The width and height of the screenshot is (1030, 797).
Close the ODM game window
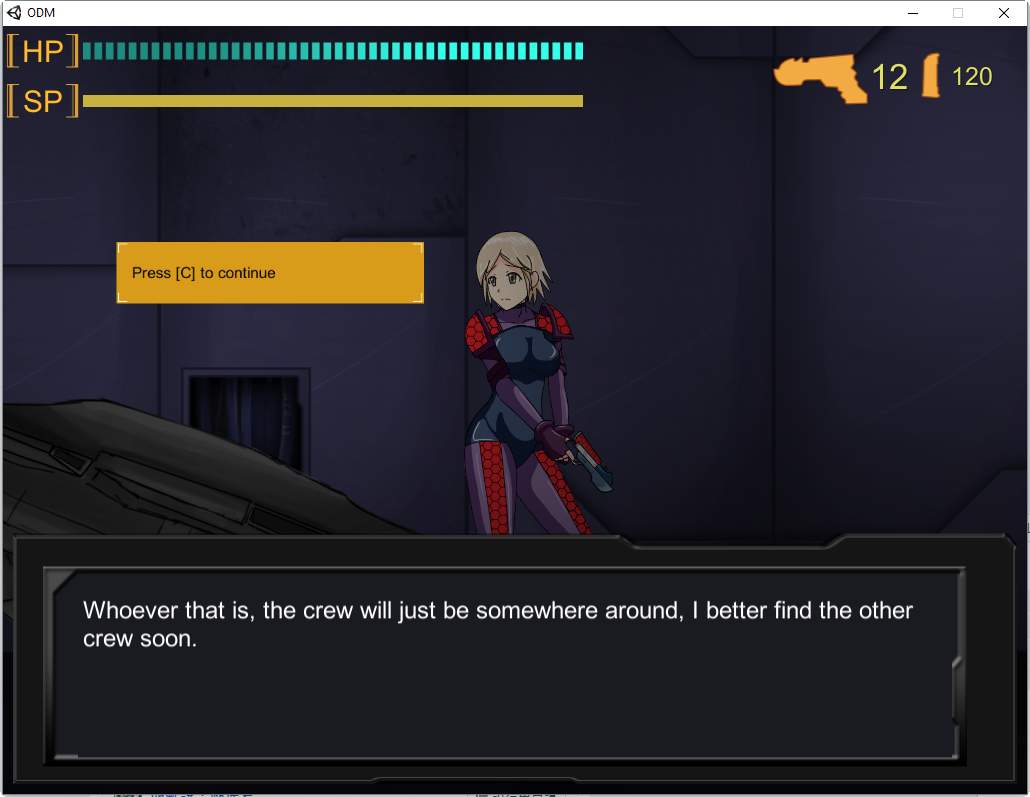point(1003,13)
